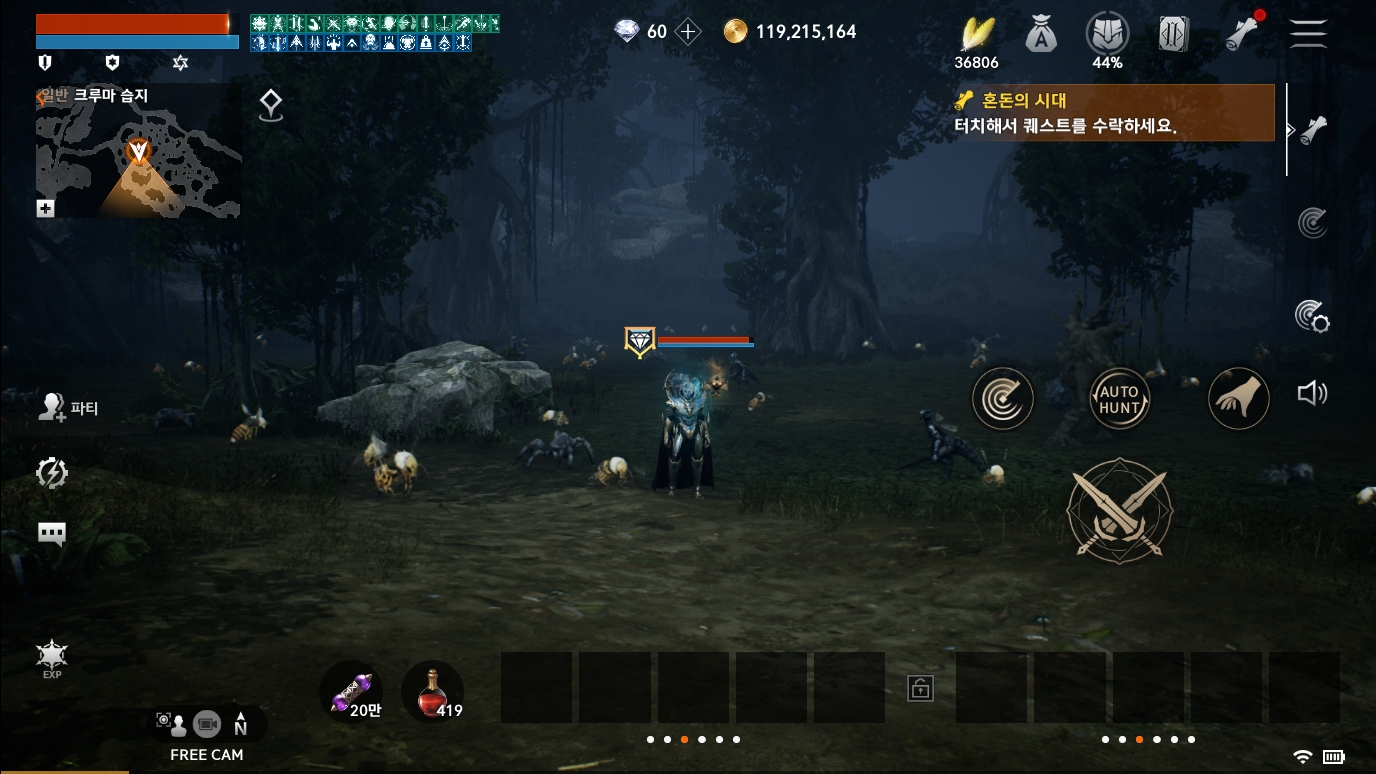1376x774 pixels.
Task: Tap the AUTO HUNT button
Action: point(1120,399)
